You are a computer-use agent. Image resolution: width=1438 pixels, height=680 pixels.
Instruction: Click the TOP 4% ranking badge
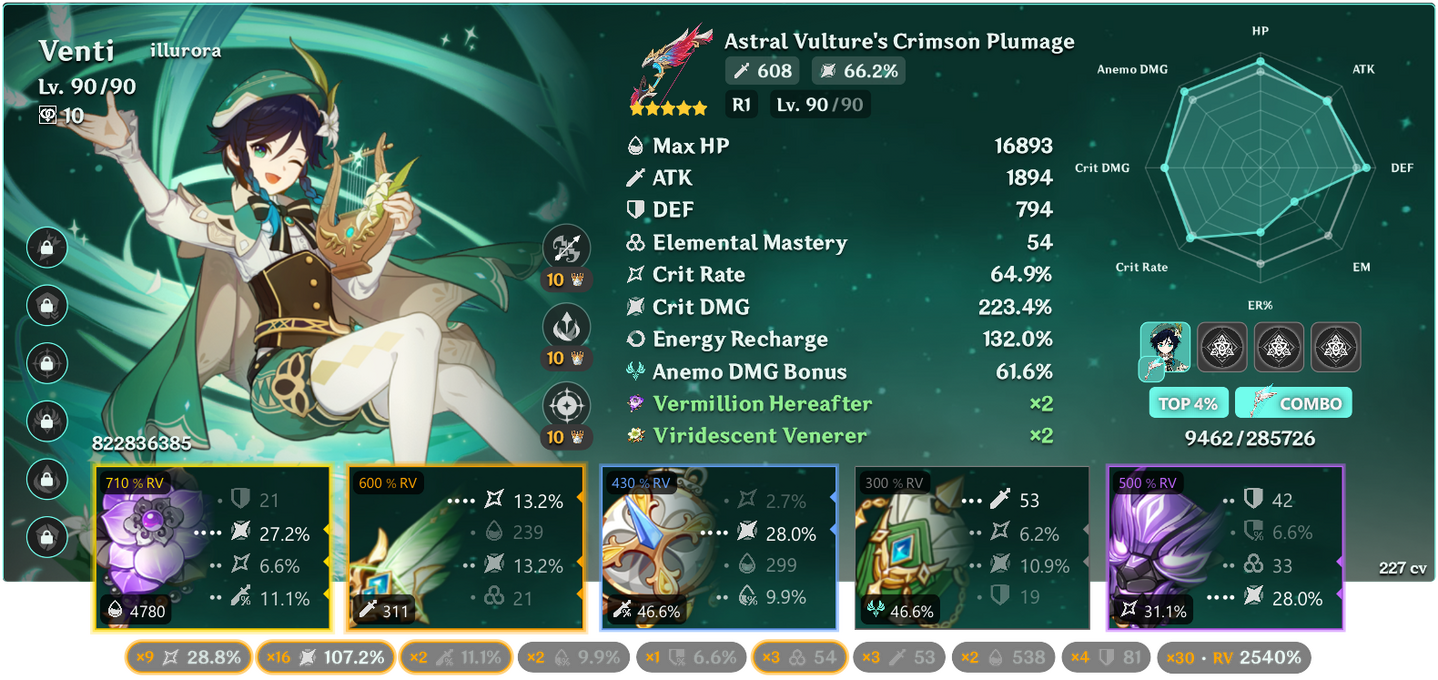1188,404
